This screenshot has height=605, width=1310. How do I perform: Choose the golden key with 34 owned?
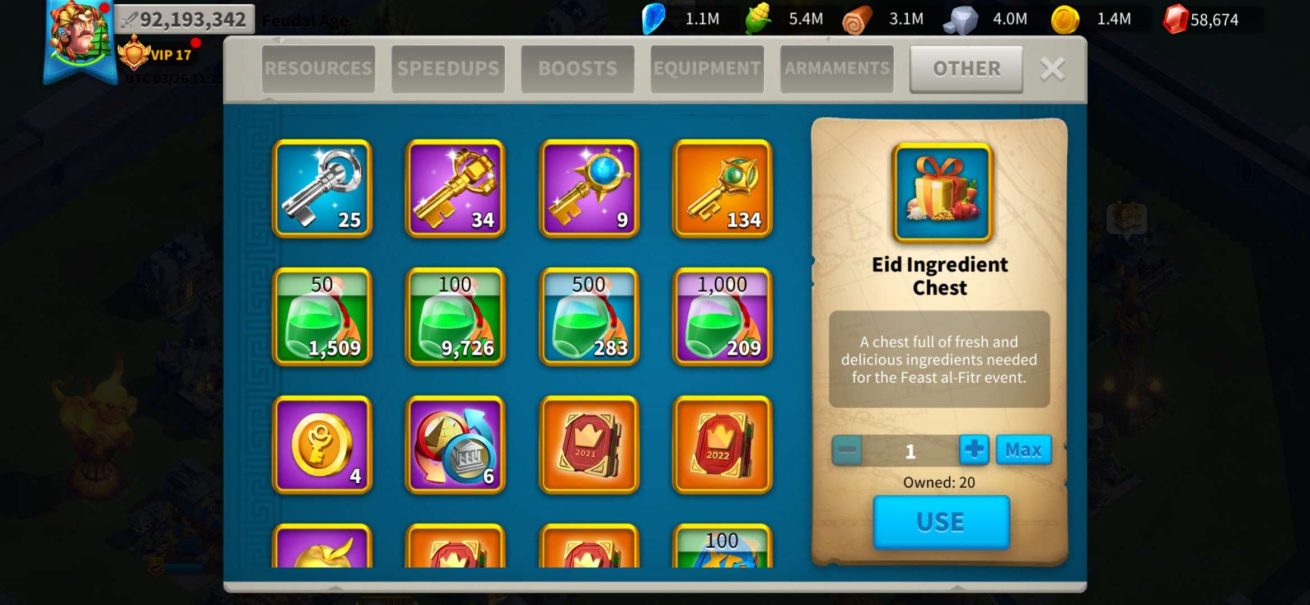pos(455,188)
